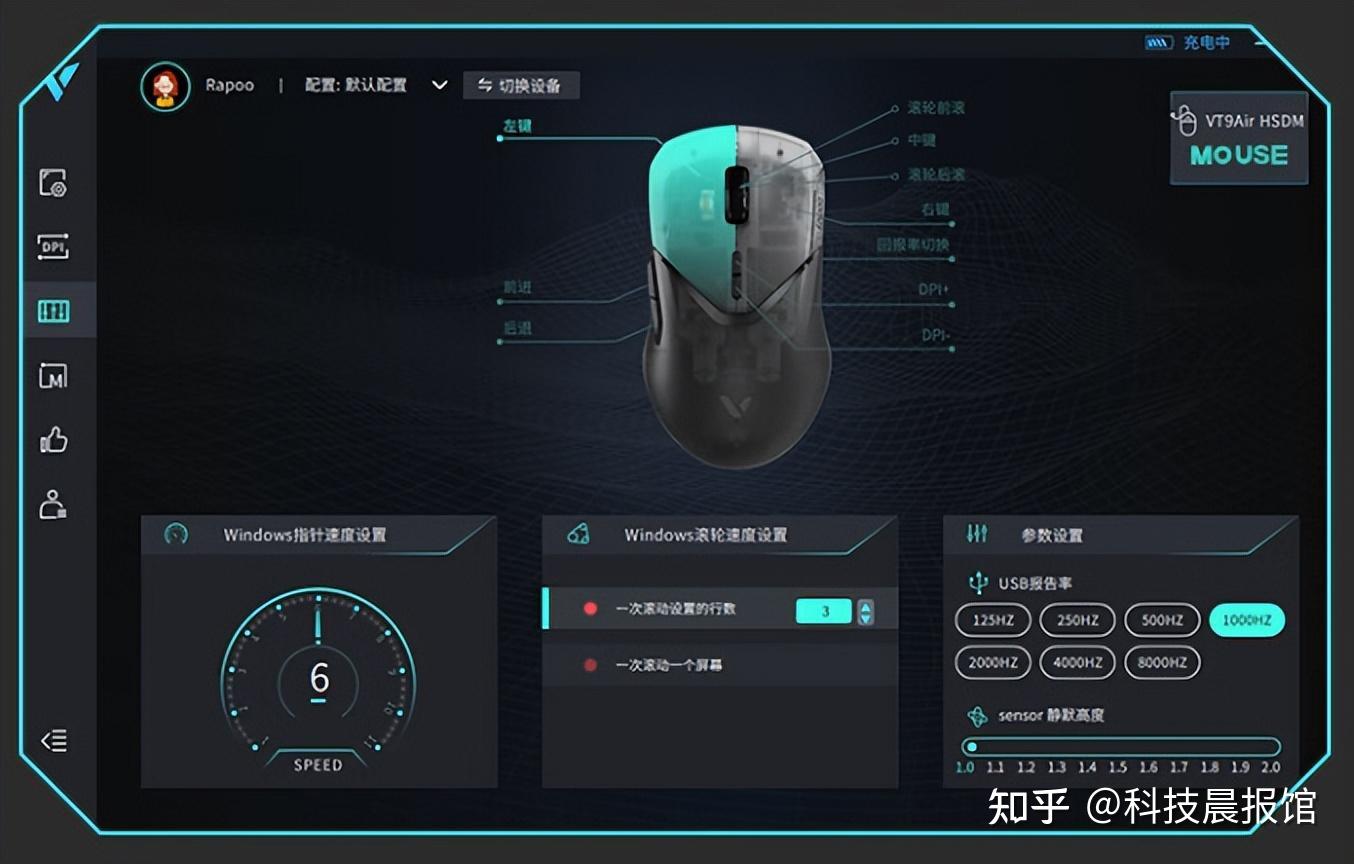Image resolution: width=1354 pixels, height=864 pixels.
Task: Select the VT9Air HSDM MOUSE device panel
Action: coord(1238,138)
